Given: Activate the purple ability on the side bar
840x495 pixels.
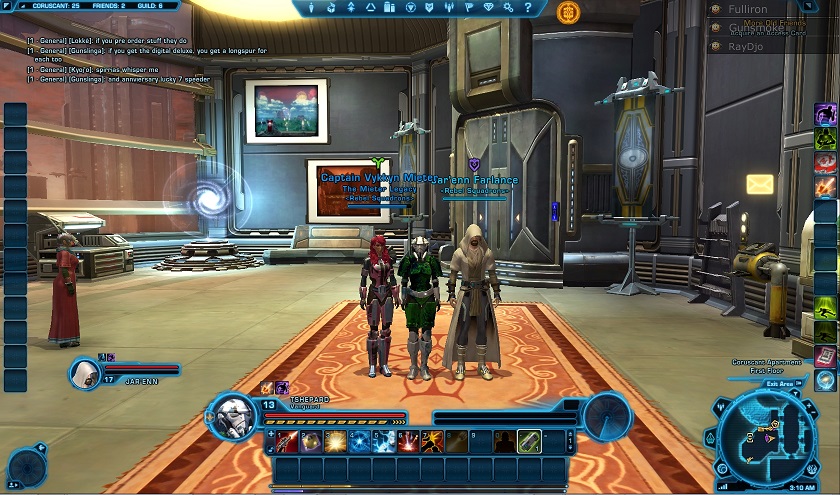Looking at the screenshot, I should [826, 112].
